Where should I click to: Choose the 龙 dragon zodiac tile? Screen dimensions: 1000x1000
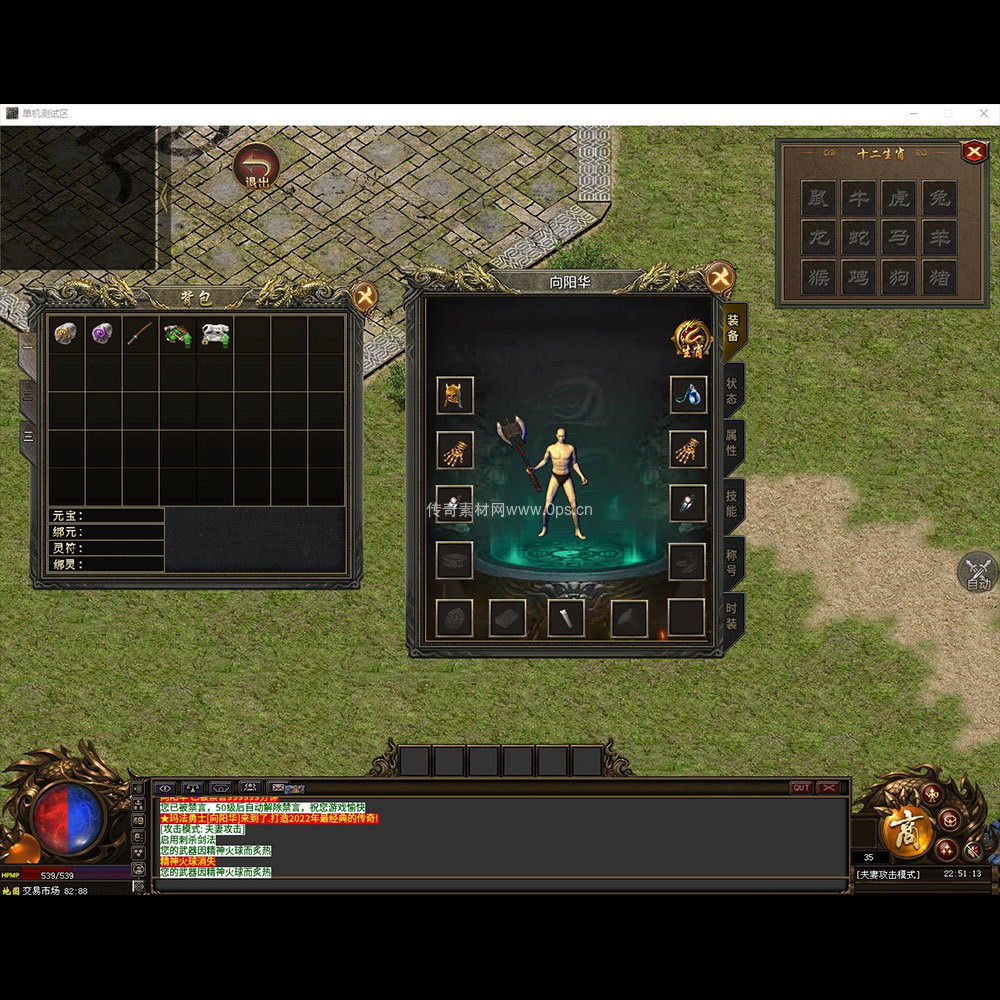click(819, 238)
